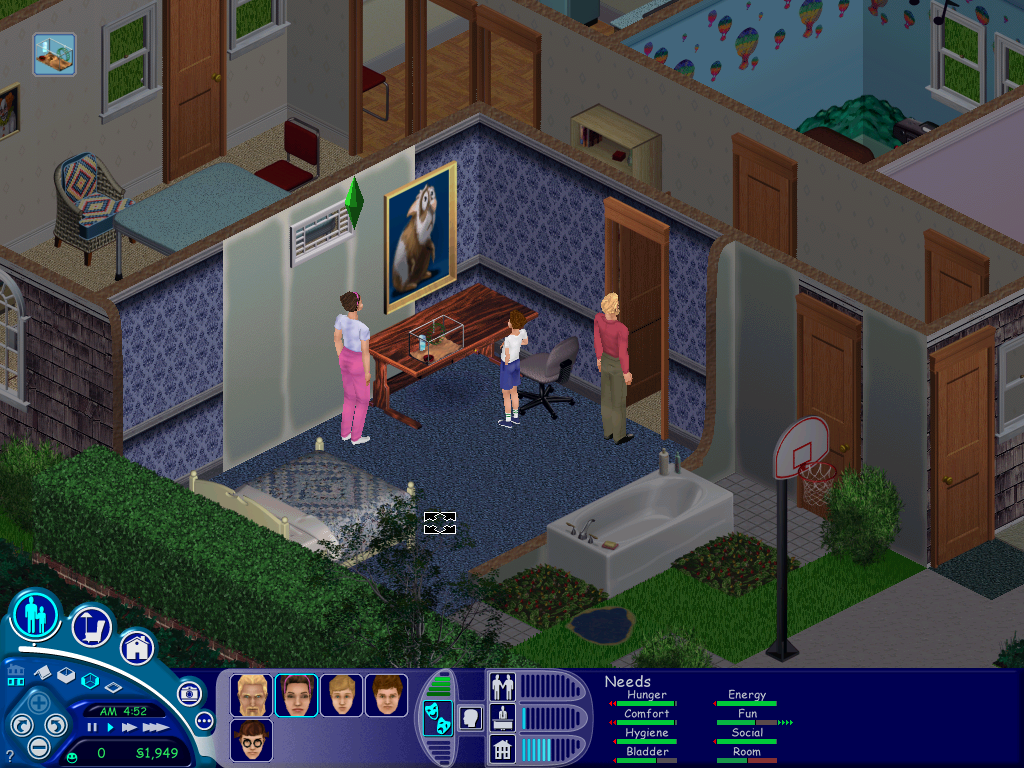The image size is (1024, 768).
Task: Set game speed to normal play
Action: click(x=110, y=727)
